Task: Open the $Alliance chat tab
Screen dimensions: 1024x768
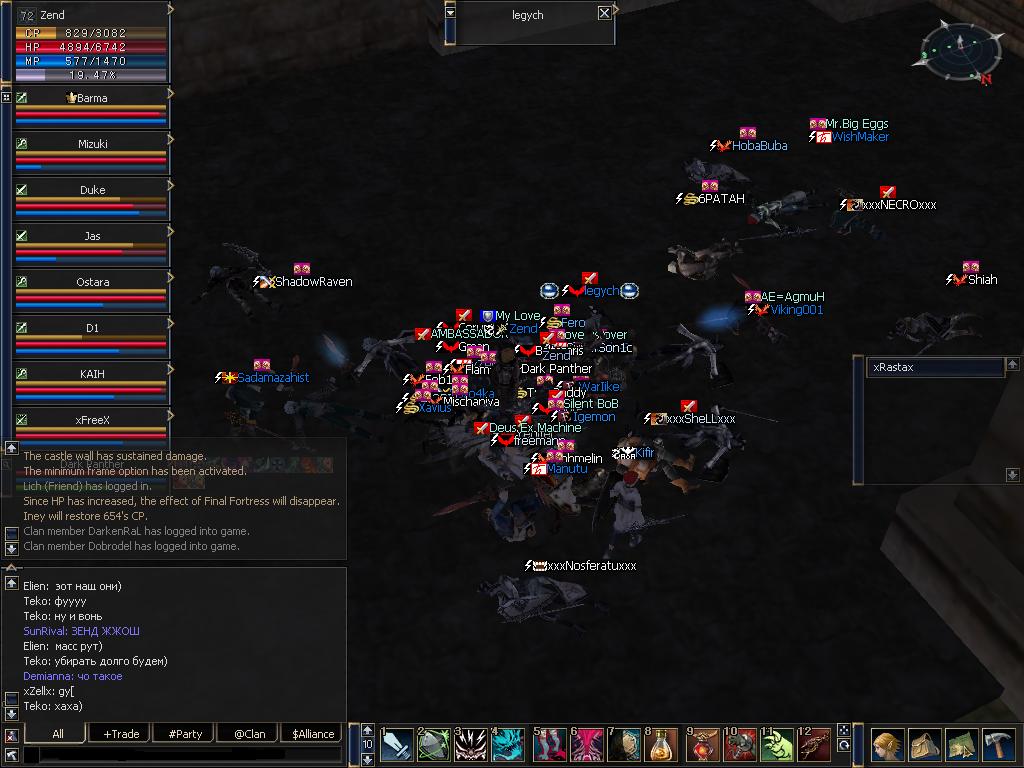Action: 313,734
